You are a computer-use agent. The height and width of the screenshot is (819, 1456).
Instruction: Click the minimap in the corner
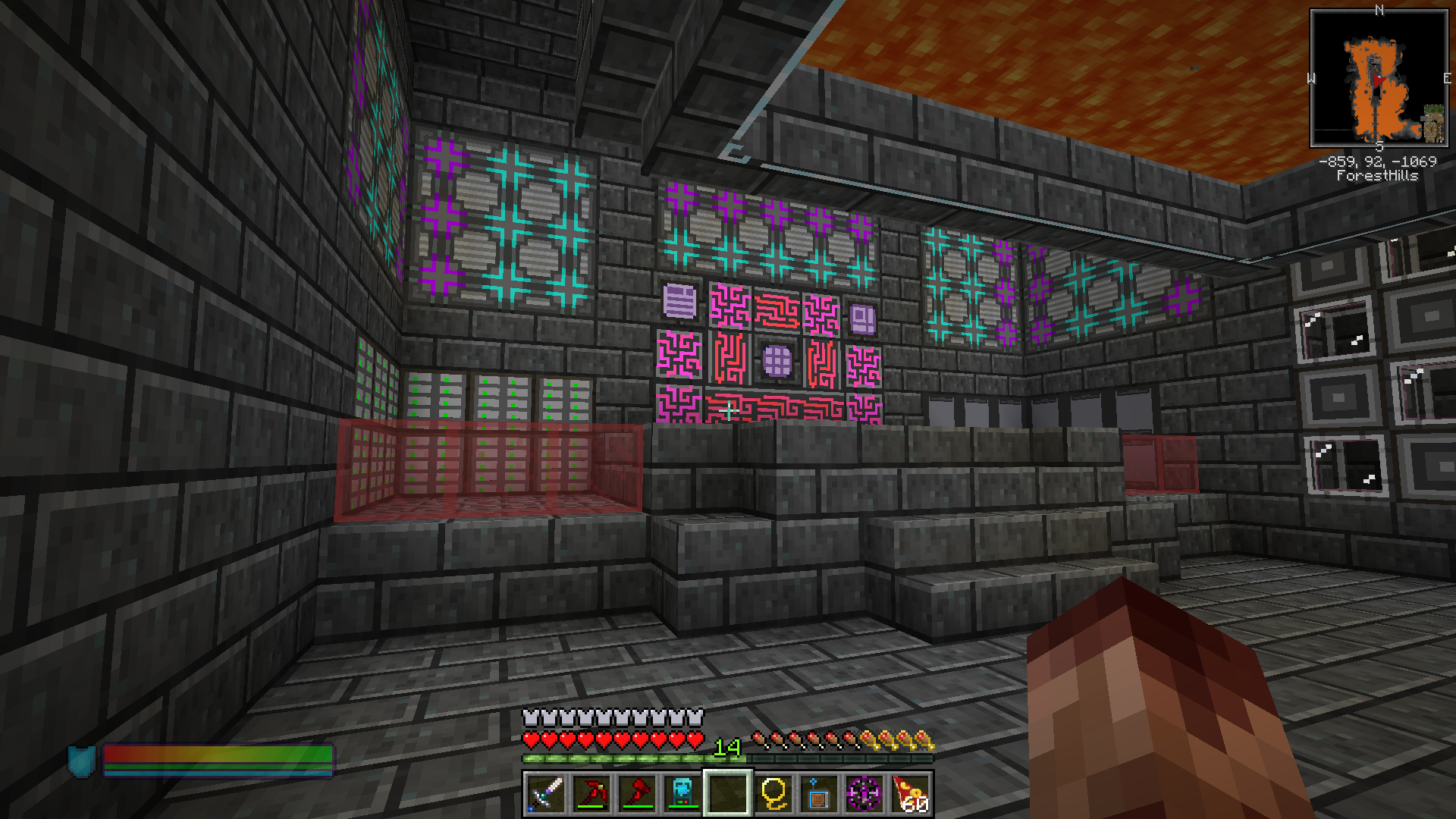point(1379,78)
